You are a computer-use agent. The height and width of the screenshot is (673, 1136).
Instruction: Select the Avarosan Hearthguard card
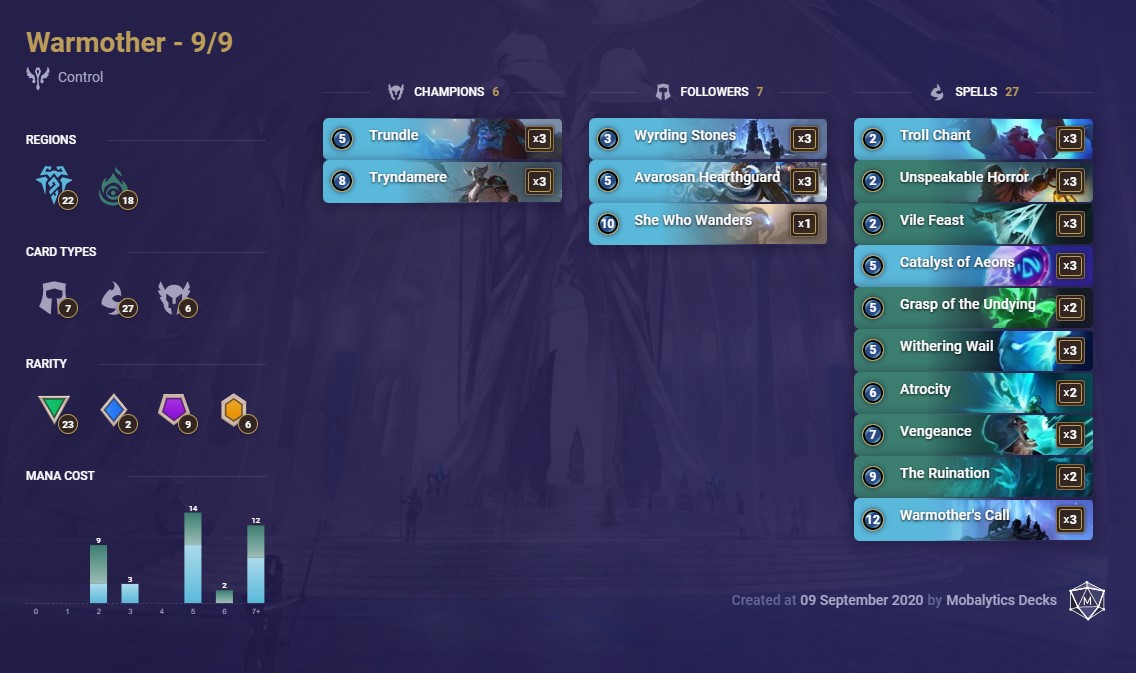coord(707,181)
